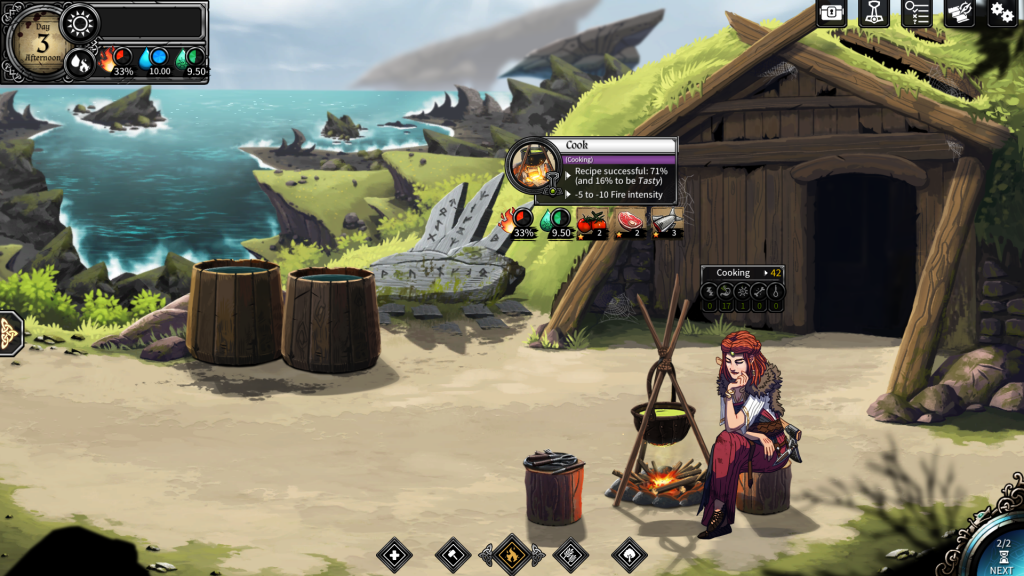Click the sun weather icon
The height and width of the screenshot is (576, 1024).
coord(80,22)
